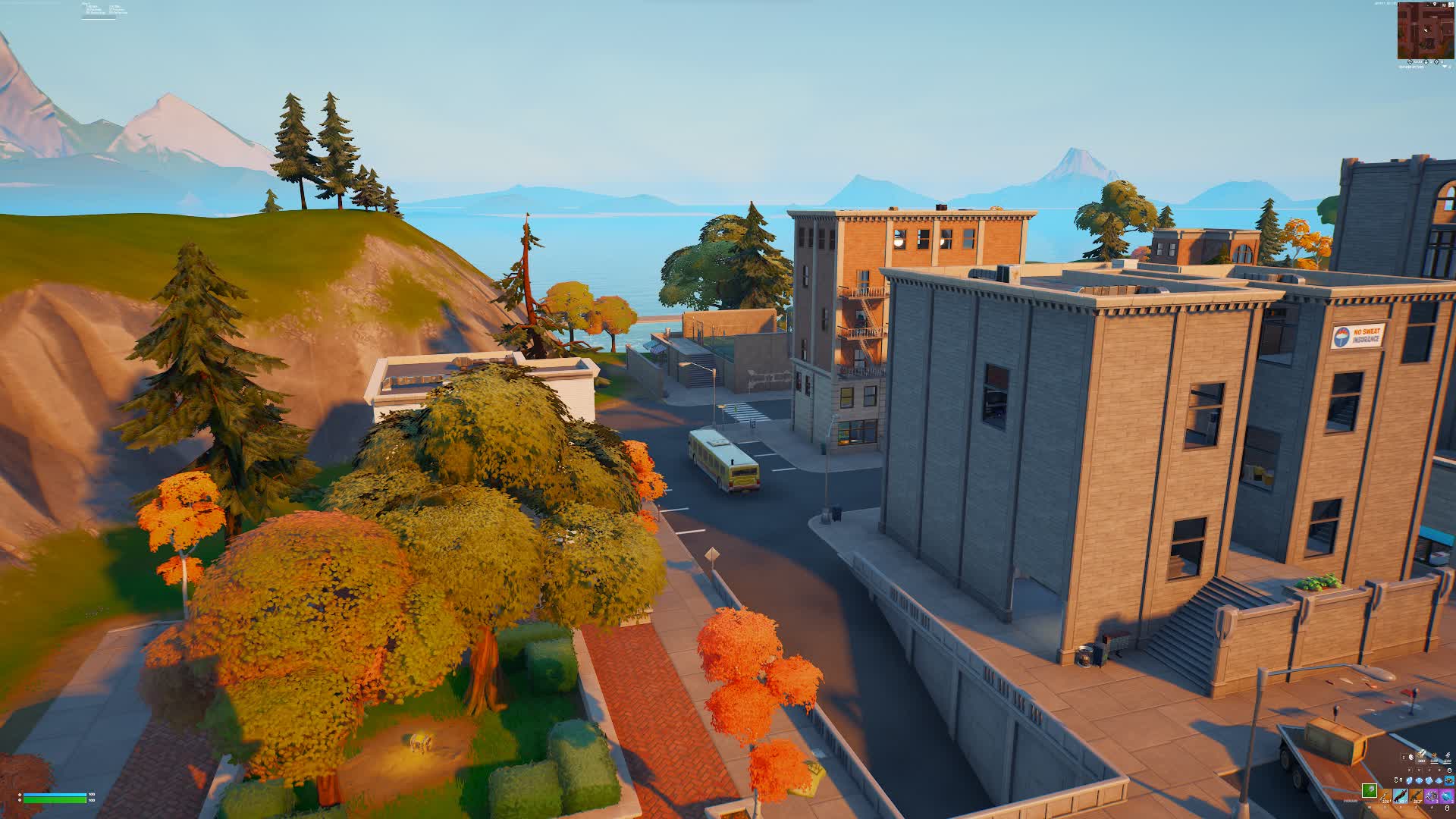Open the minimap in the top right corner
1456x819 pixels.
tap(1426, 32)
